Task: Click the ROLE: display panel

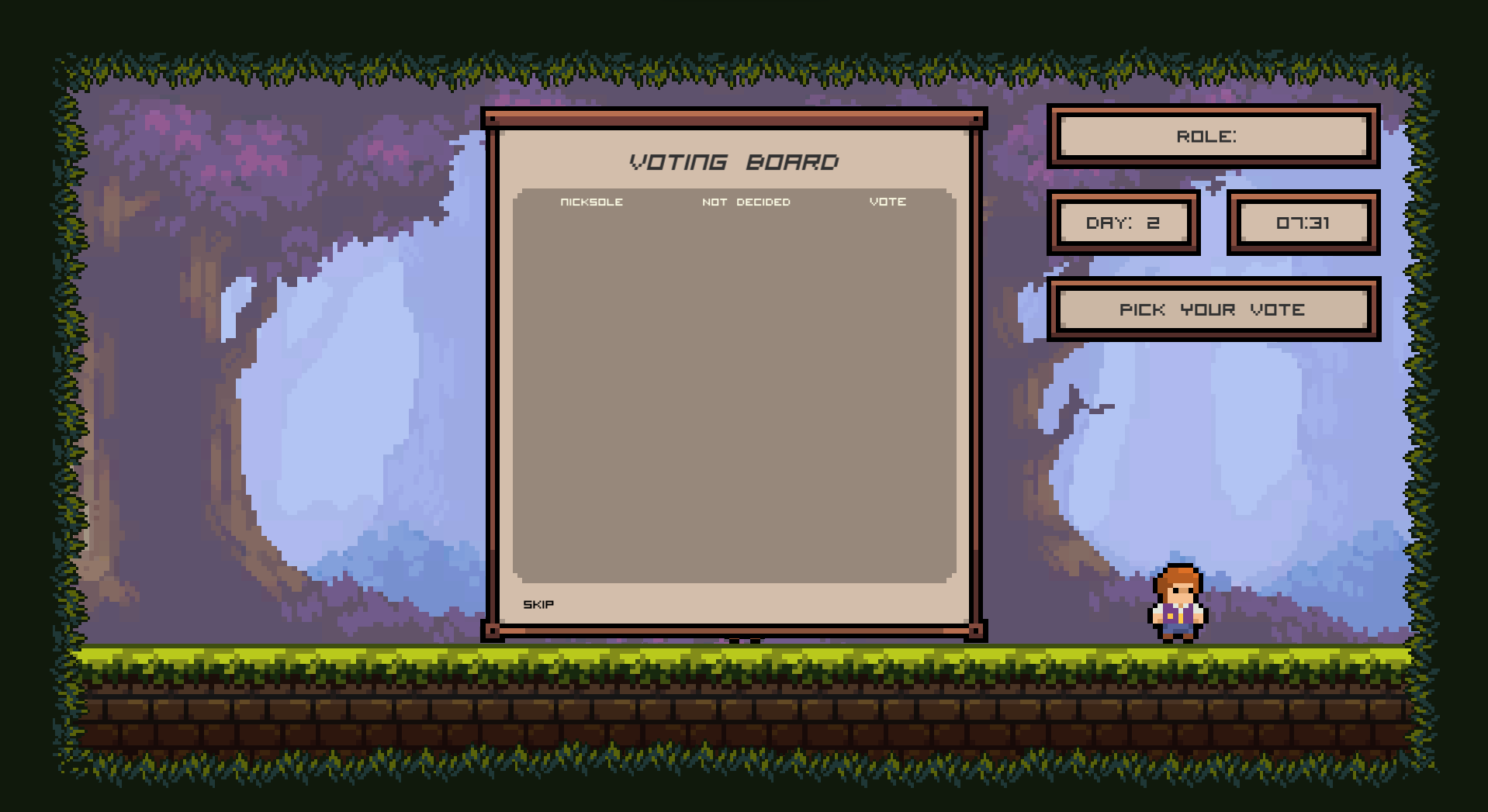Action: coord(1213,136)
